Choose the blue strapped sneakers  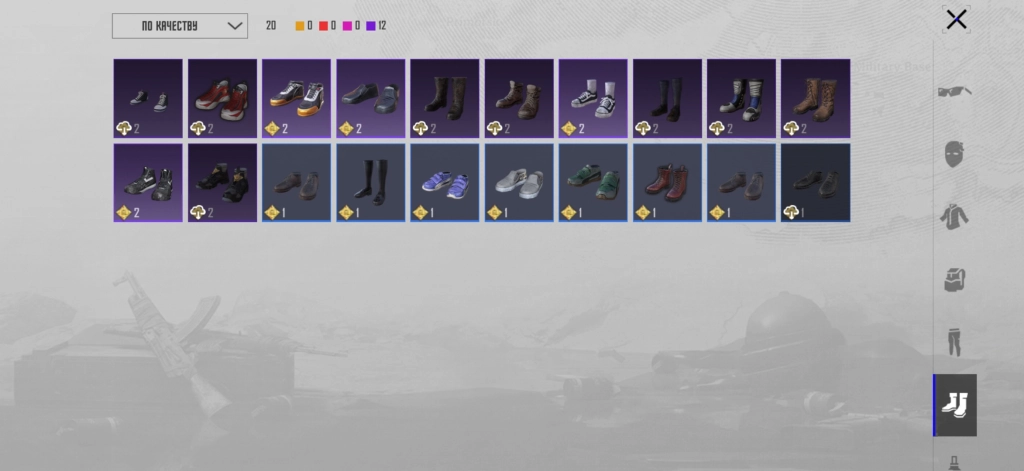point(444,183)
